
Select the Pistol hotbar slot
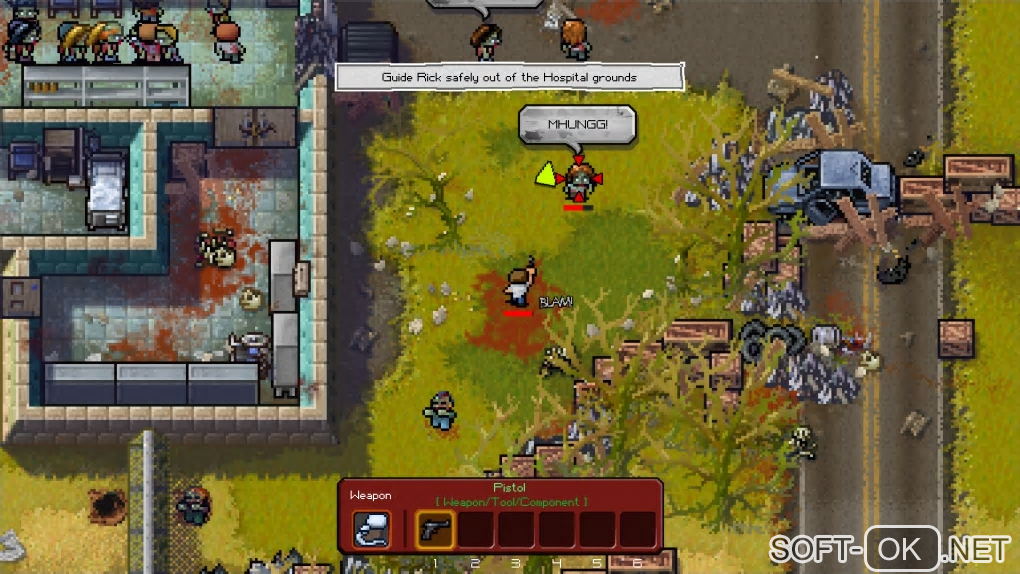click(435, 530)
